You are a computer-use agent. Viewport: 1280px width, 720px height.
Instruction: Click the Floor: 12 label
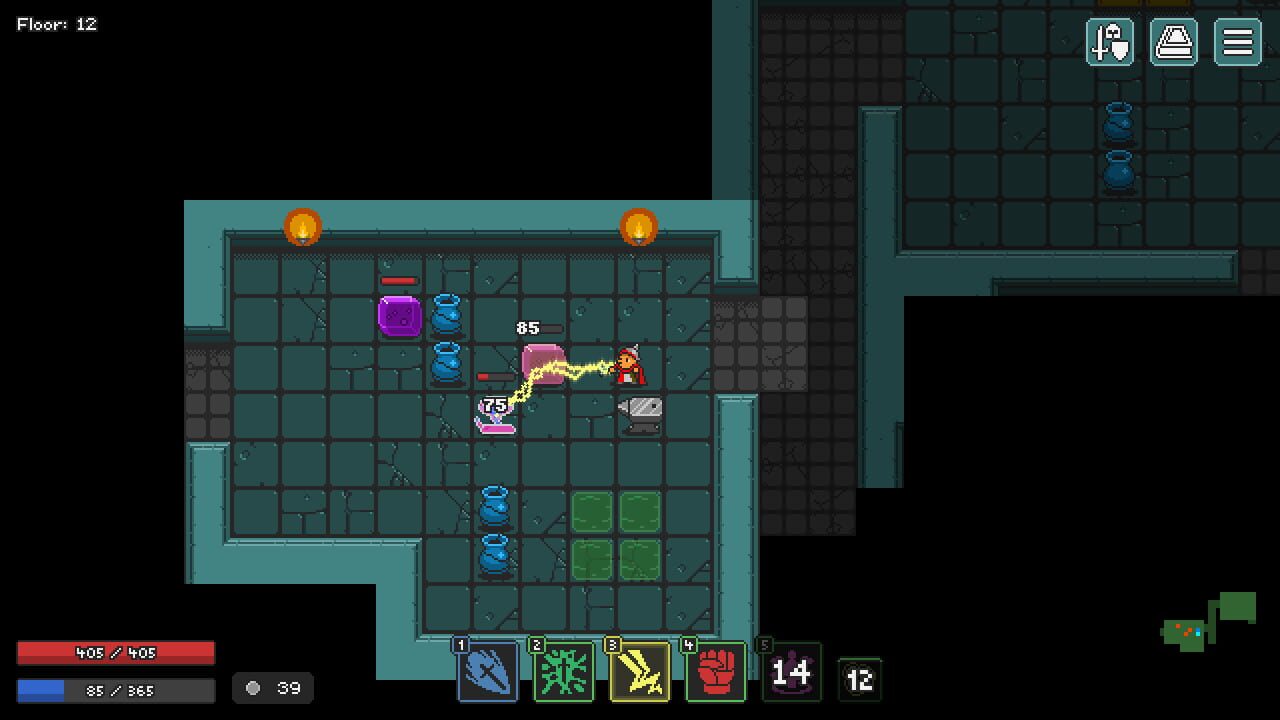pos(55,24)
